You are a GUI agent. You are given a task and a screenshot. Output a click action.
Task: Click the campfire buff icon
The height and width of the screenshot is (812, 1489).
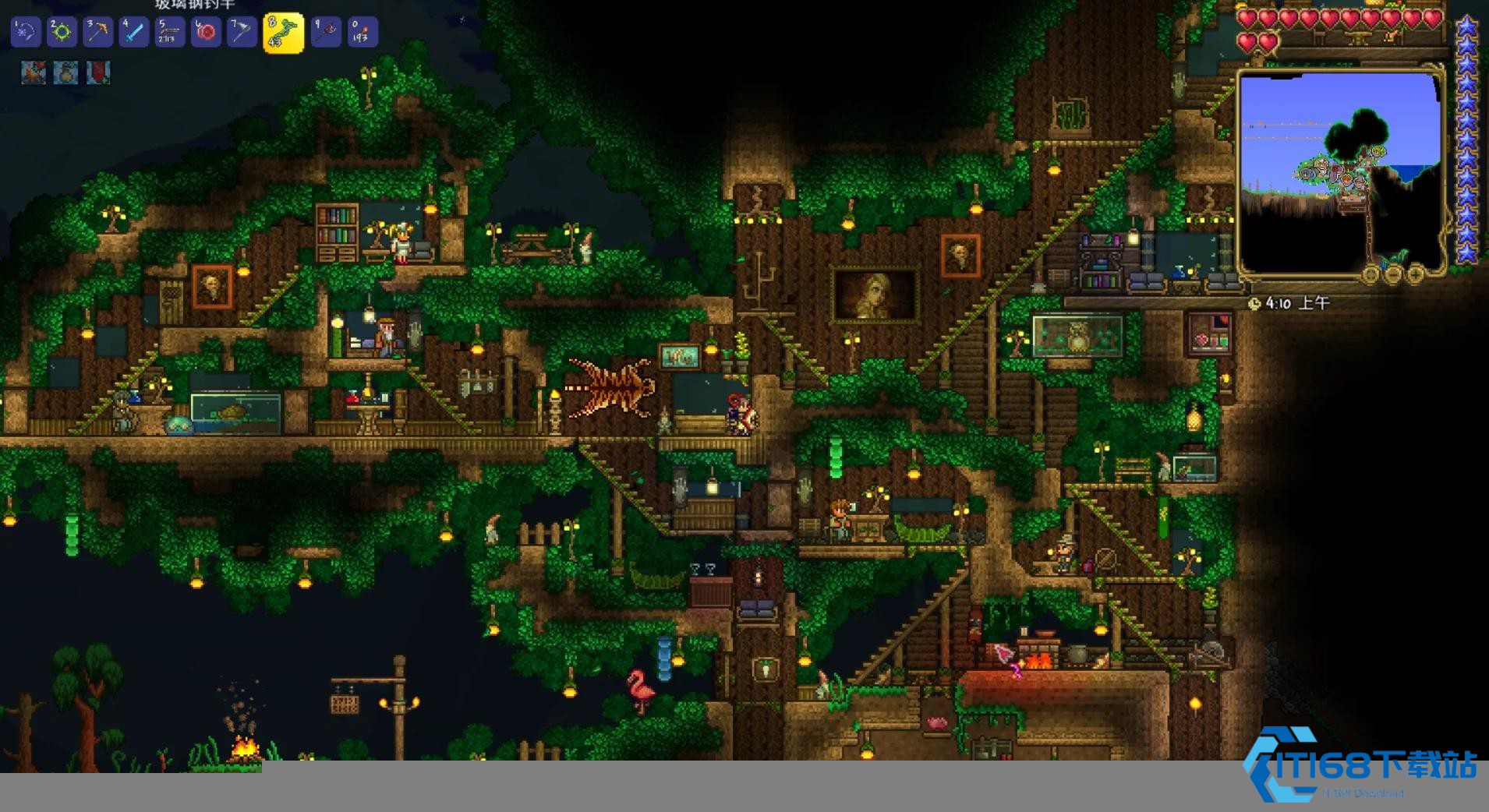pyautogui.click(x=33, y=73)
